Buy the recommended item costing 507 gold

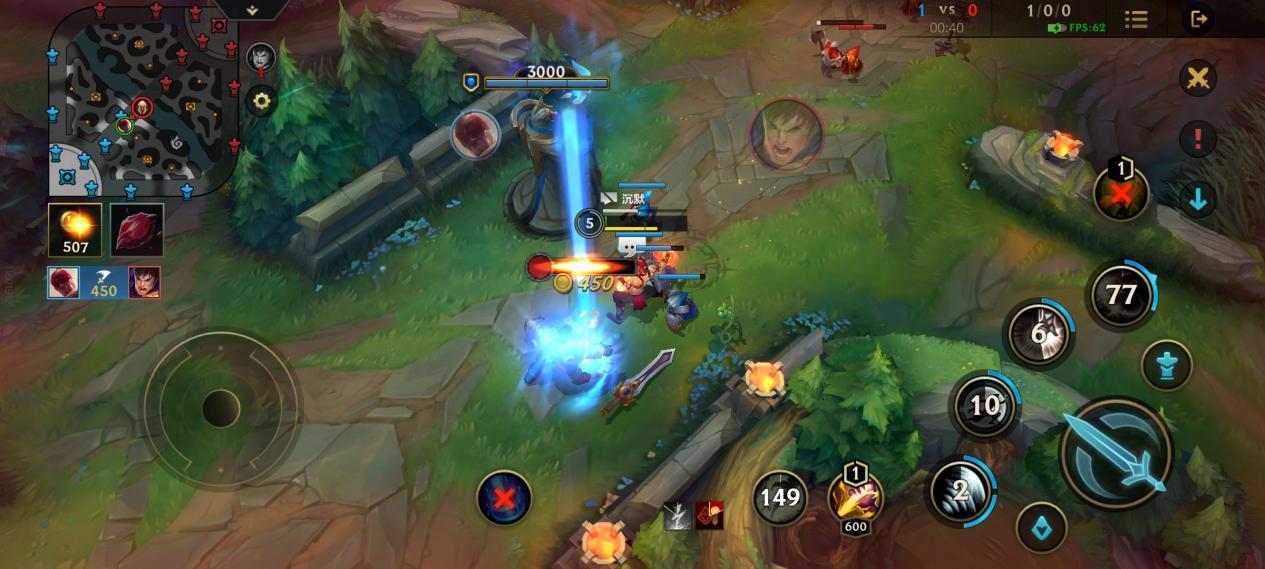coord(75,230)
